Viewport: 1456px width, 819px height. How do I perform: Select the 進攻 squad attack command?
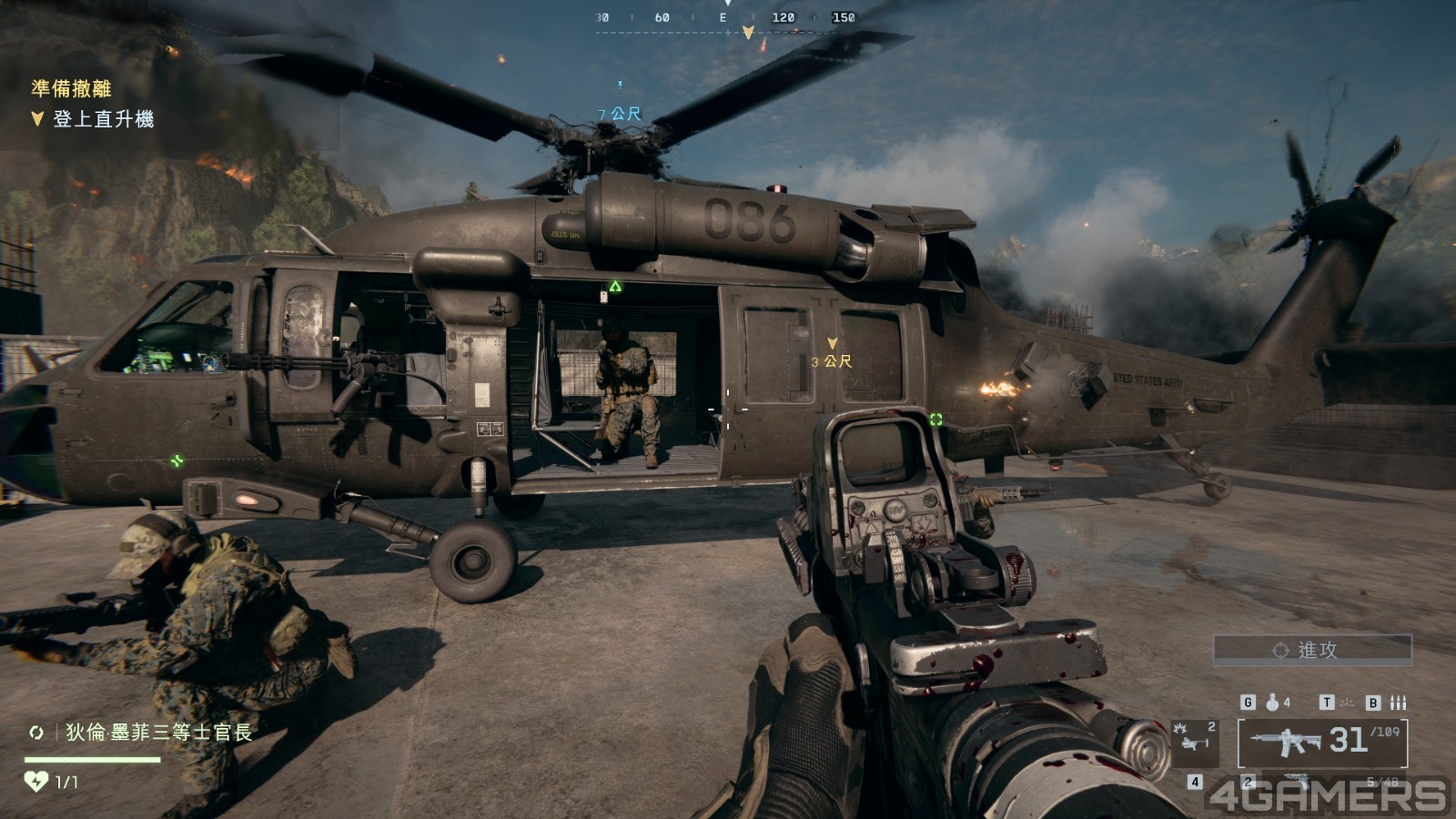(1311, 650)
